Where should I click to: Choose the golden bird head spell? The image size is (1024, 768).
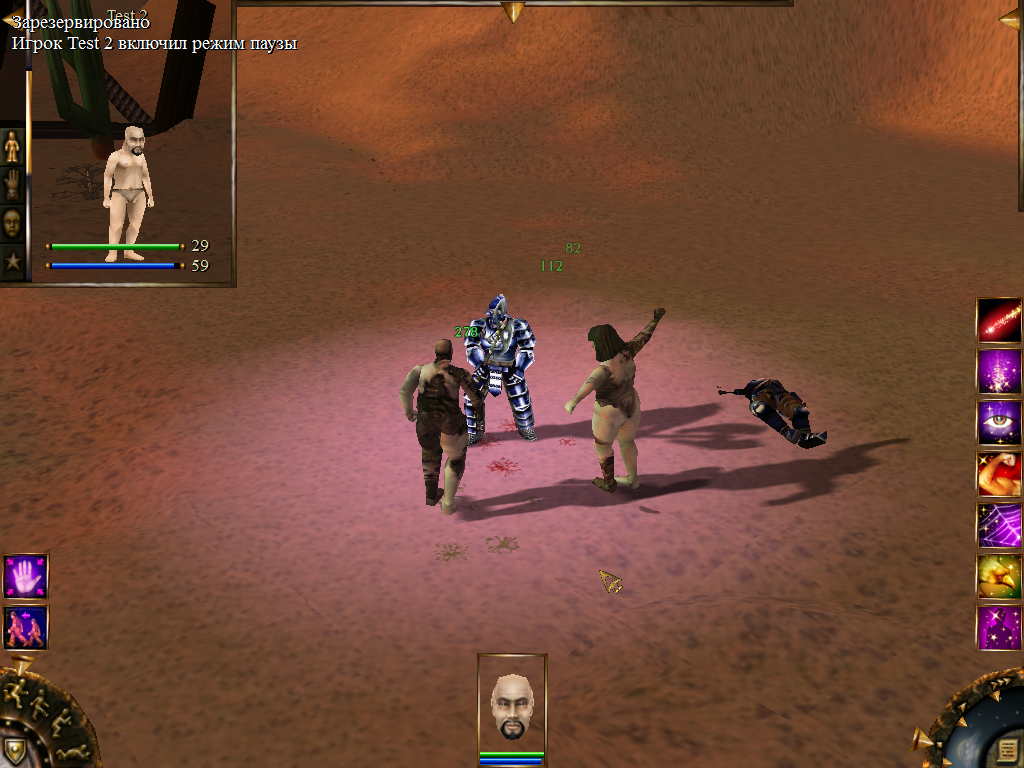coord(999,576)
